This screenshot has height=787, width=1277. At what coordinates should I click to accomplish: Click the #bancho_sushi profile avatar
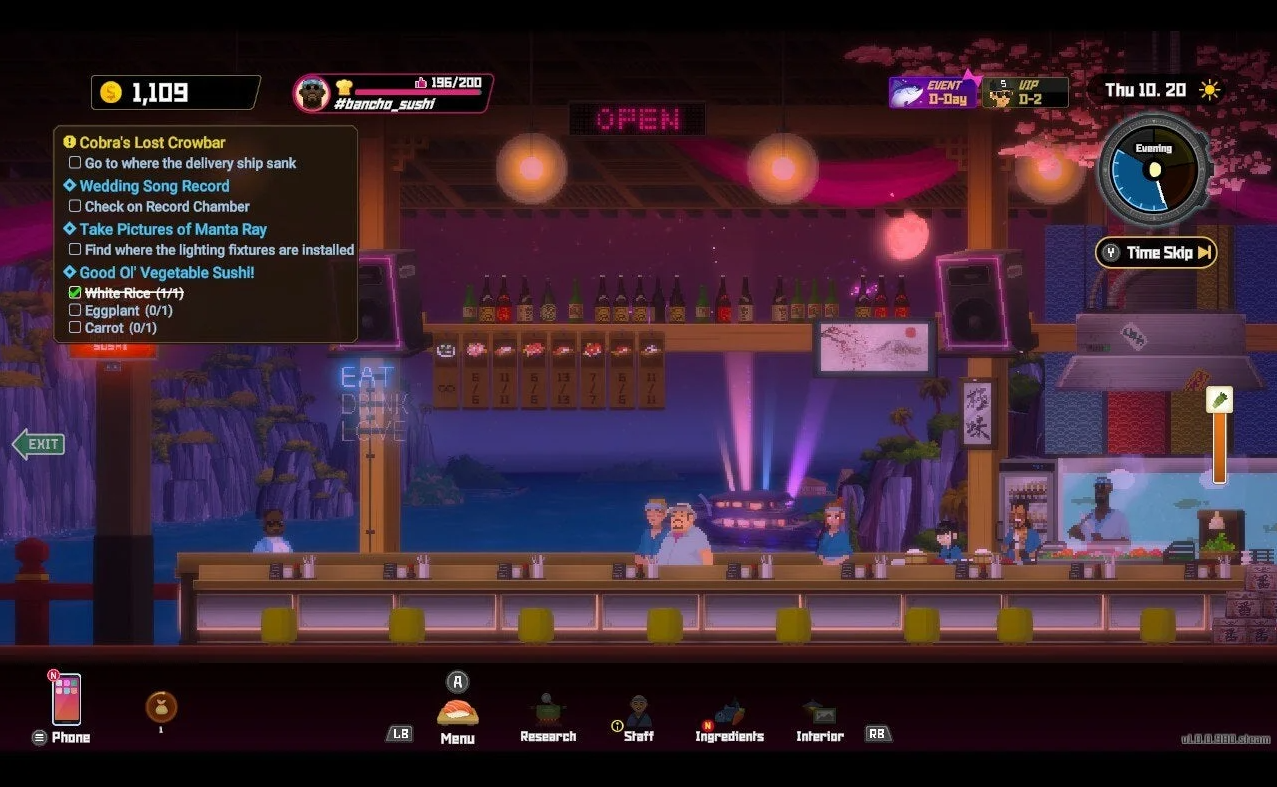point(312,94)
